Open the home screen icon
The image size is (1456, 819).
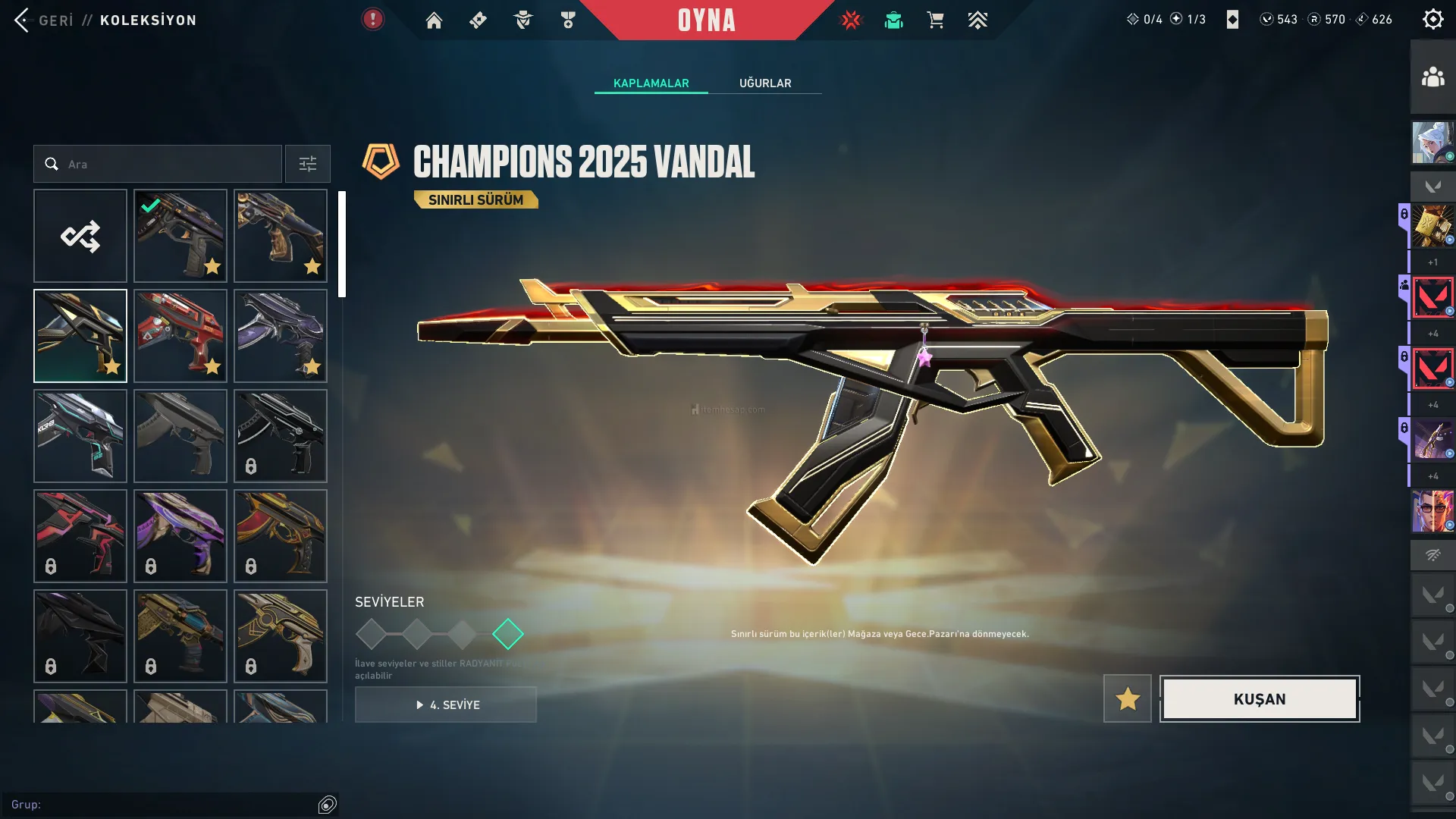coord(434,20)
